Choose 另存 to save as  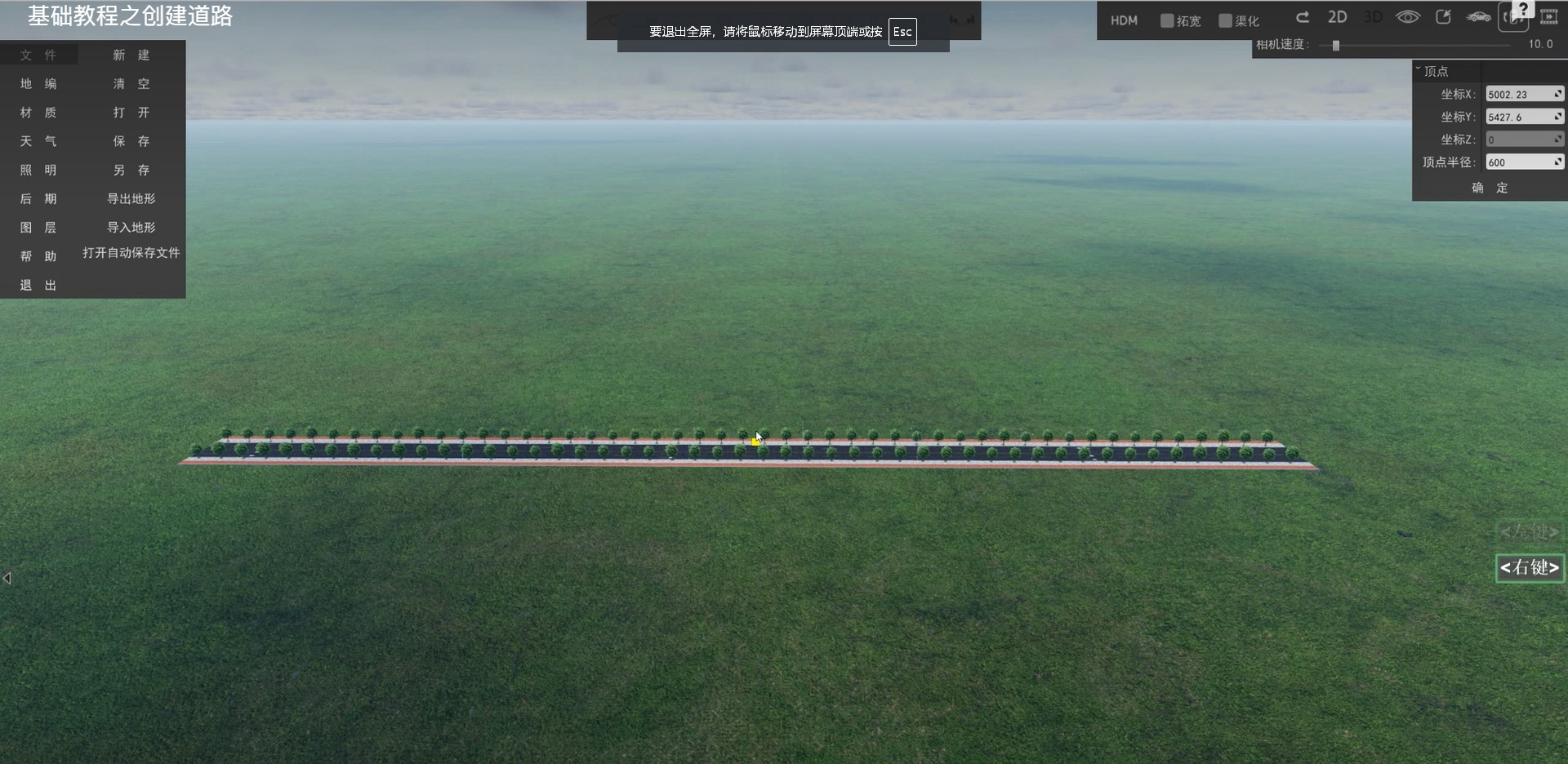[131, 170]
